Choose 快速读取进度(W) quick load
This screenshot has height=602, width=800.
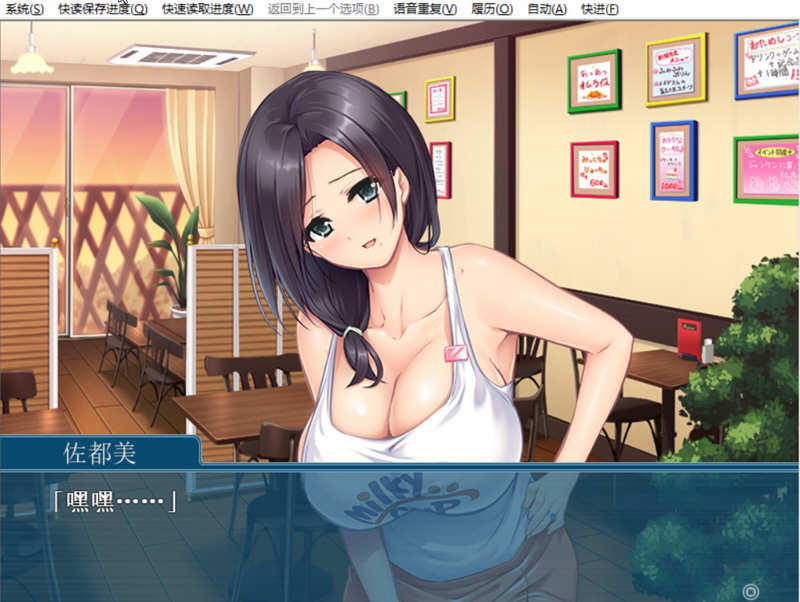coord(207,9)
